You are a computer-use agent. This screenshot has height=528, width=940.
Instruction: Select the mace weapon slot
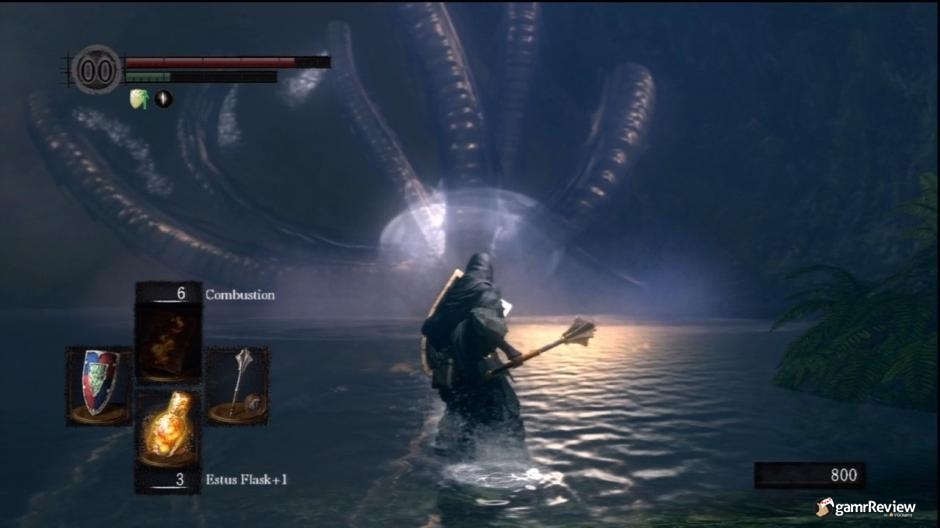click(x=238, y=385)
